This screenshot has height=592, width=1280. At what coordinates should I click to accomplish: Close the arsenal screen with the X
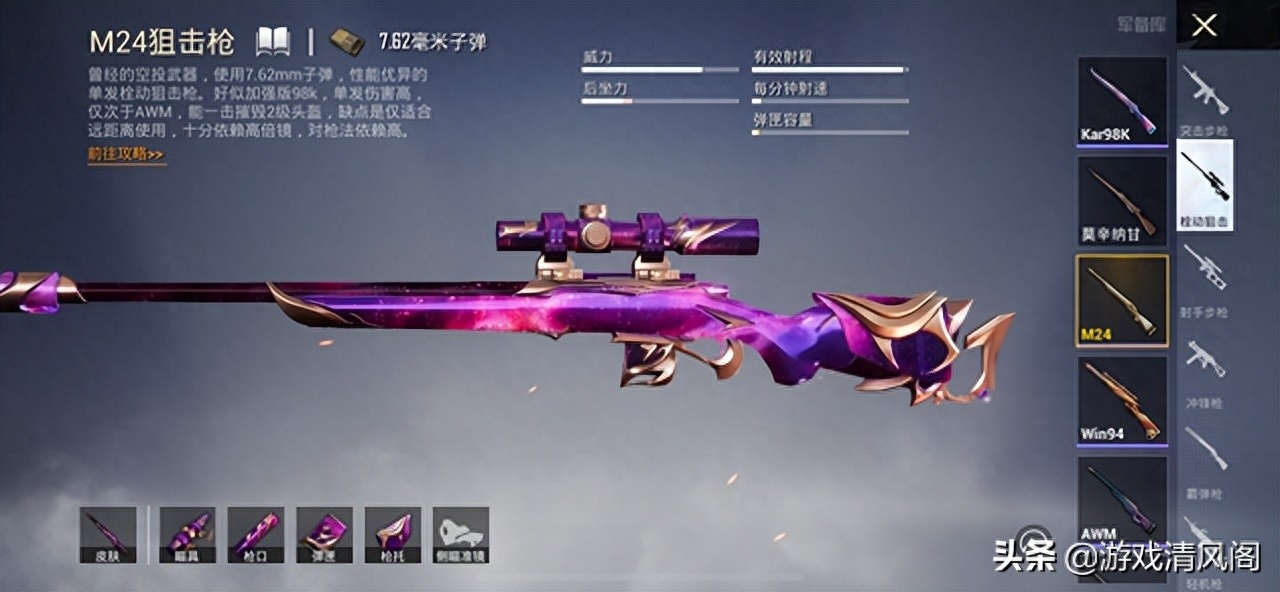[1205, 25]
